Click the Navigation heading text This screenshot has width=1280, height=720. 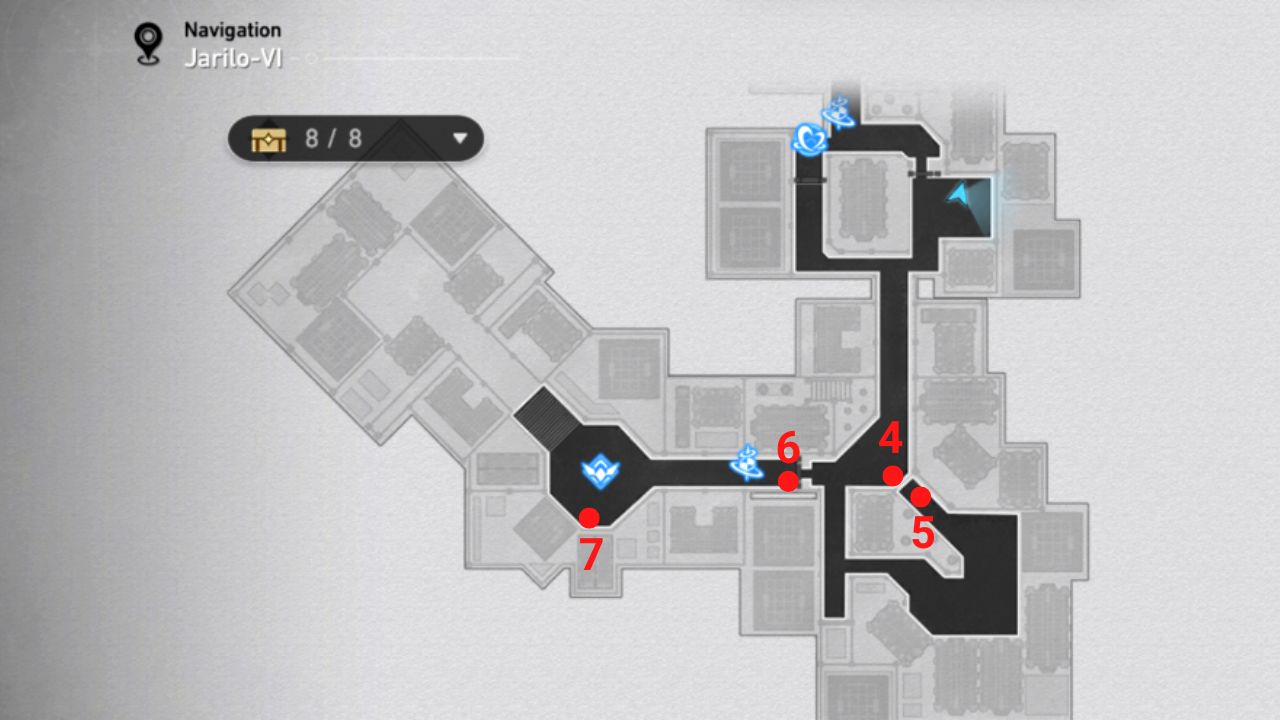(x=231, y=29)
